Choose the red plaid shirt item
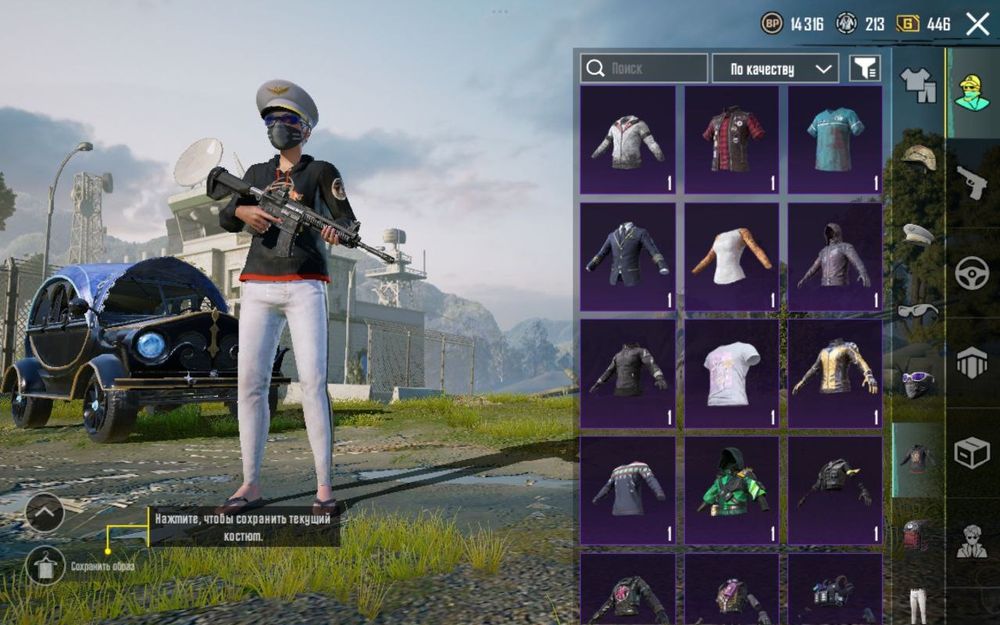Image resolution: width=1000 pixels, height=625 pixels. tap(732, 139)
